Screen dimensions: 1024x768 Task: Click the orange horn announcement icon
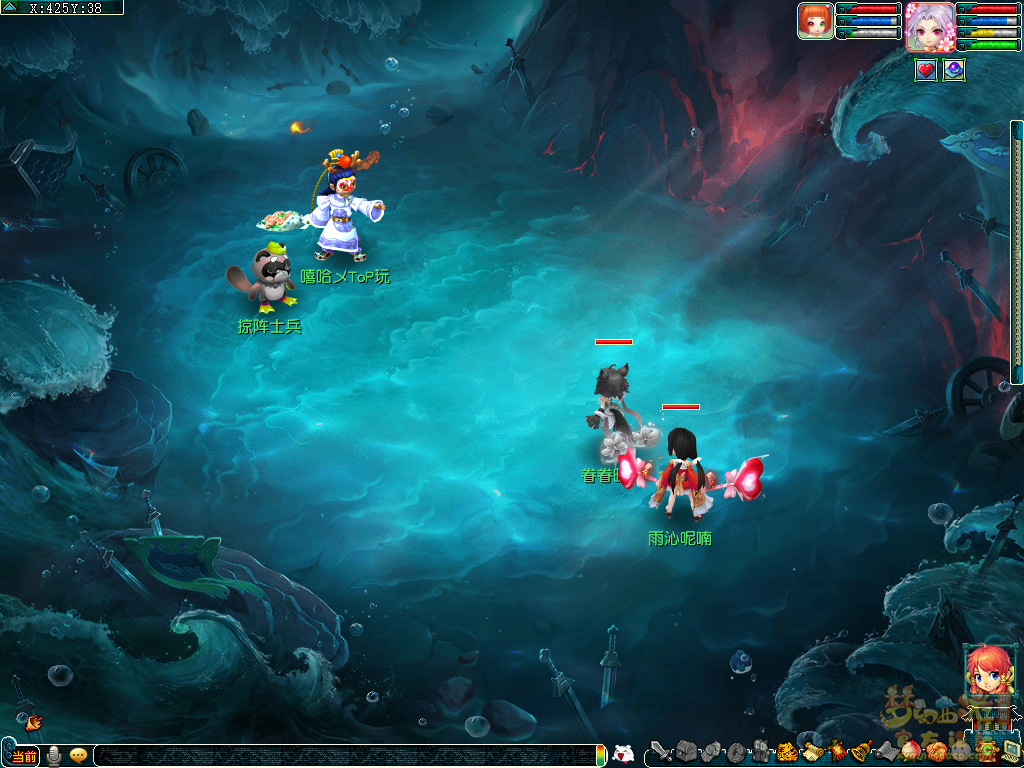[x=33, y=721]
